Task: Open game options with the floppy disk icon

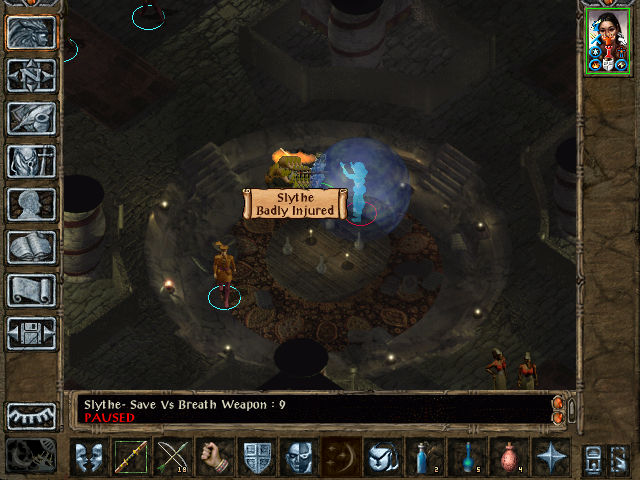Action: click(x=31, y=333)
